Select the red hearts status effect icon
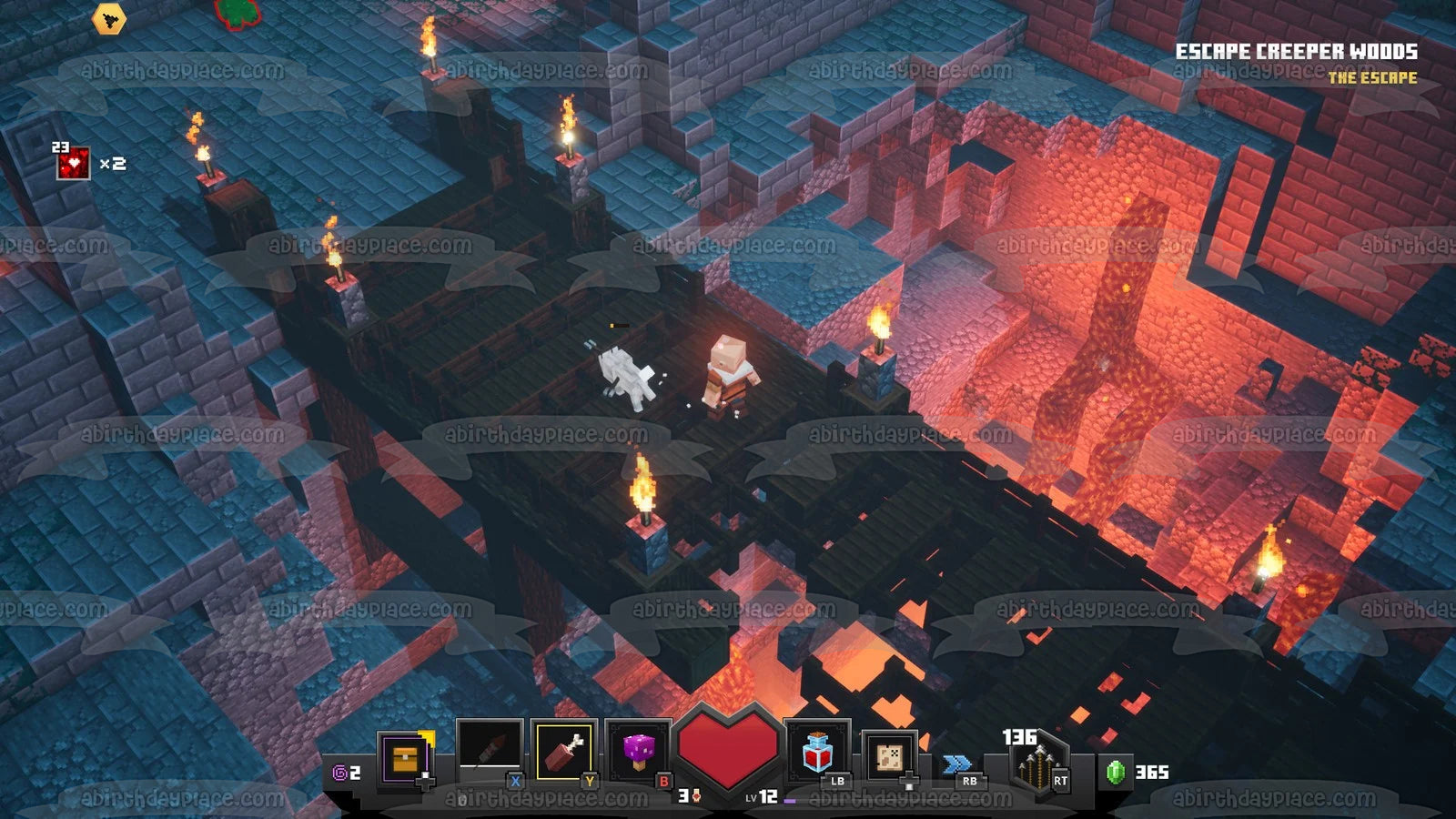 73,164
